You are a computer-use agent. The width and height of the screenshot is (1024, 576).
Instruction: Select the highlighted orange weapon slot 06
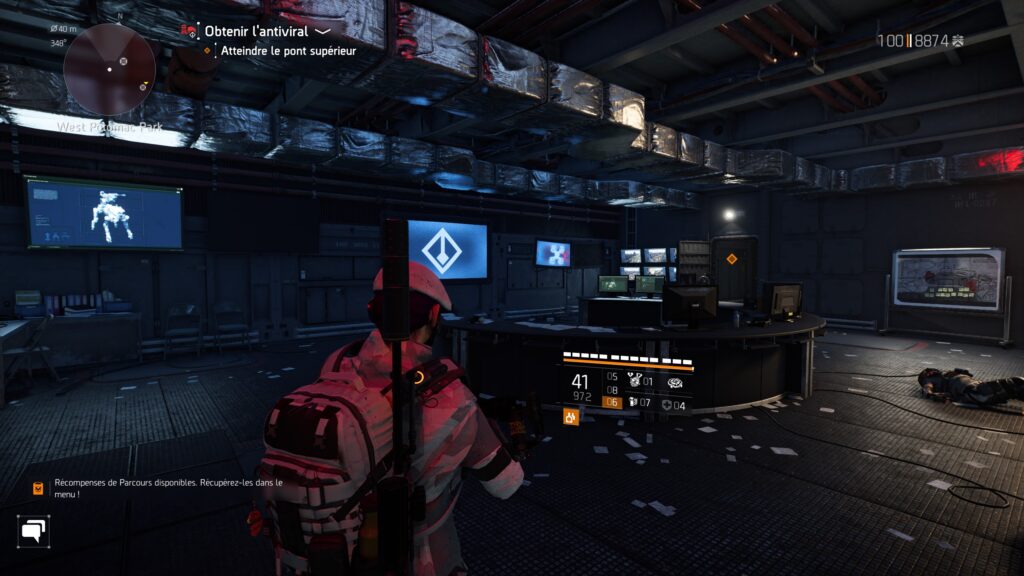612,403
